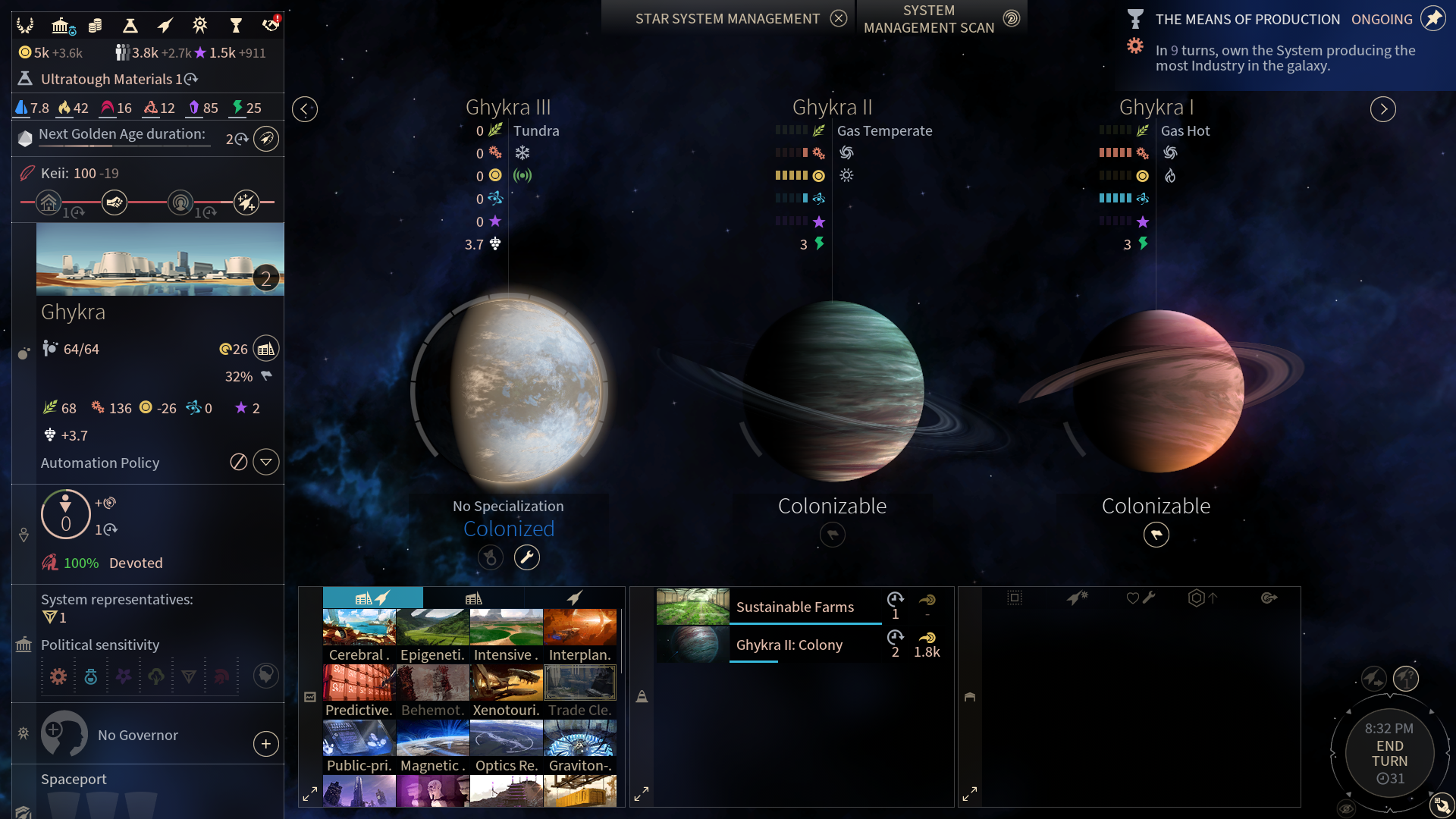
Task: Select Ghykra II: Colony queue item
Action: (789, 645)
